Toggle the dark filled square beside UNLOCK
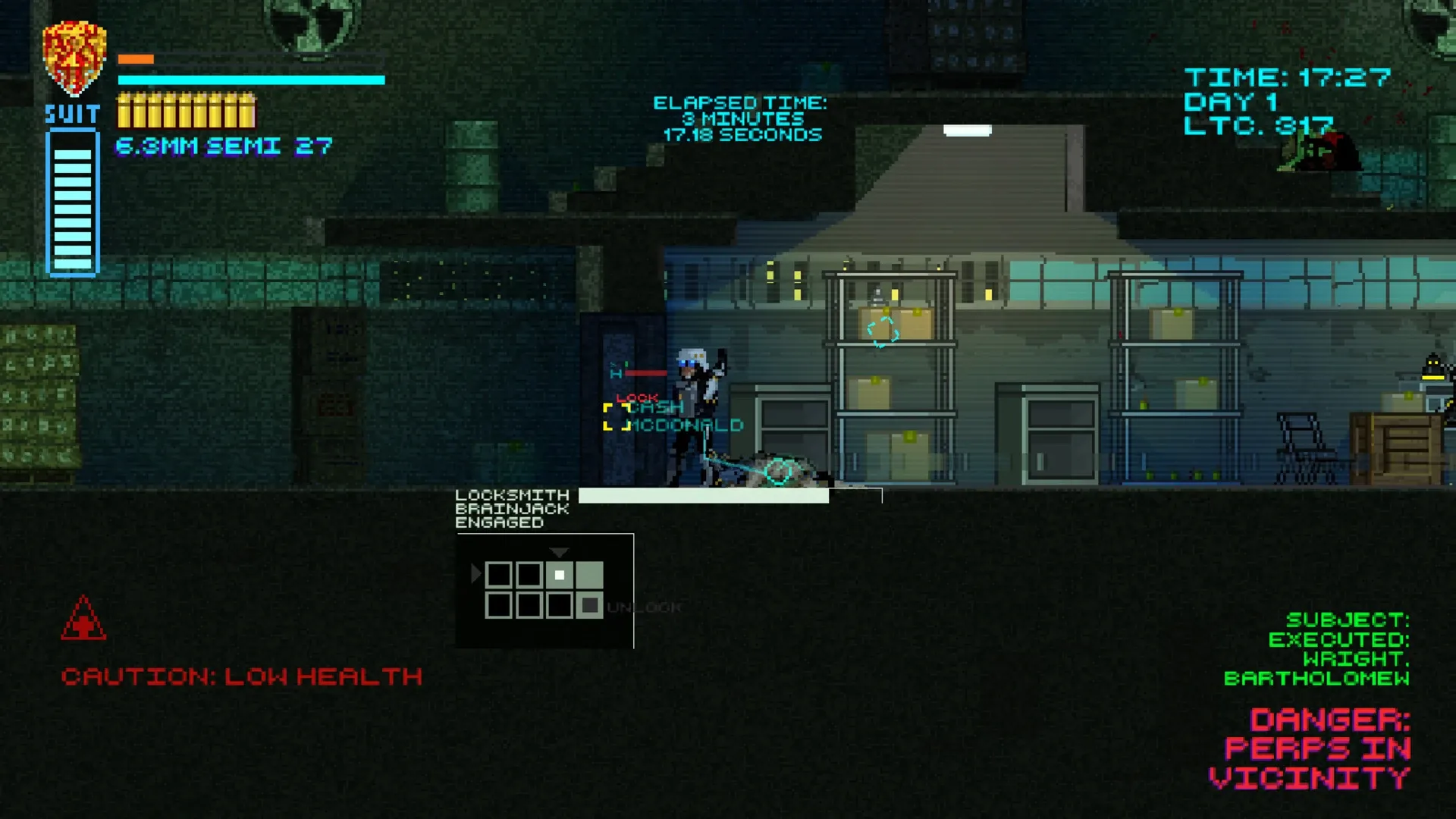Screen dimensions: 1456x819 [x=591, y=605]
